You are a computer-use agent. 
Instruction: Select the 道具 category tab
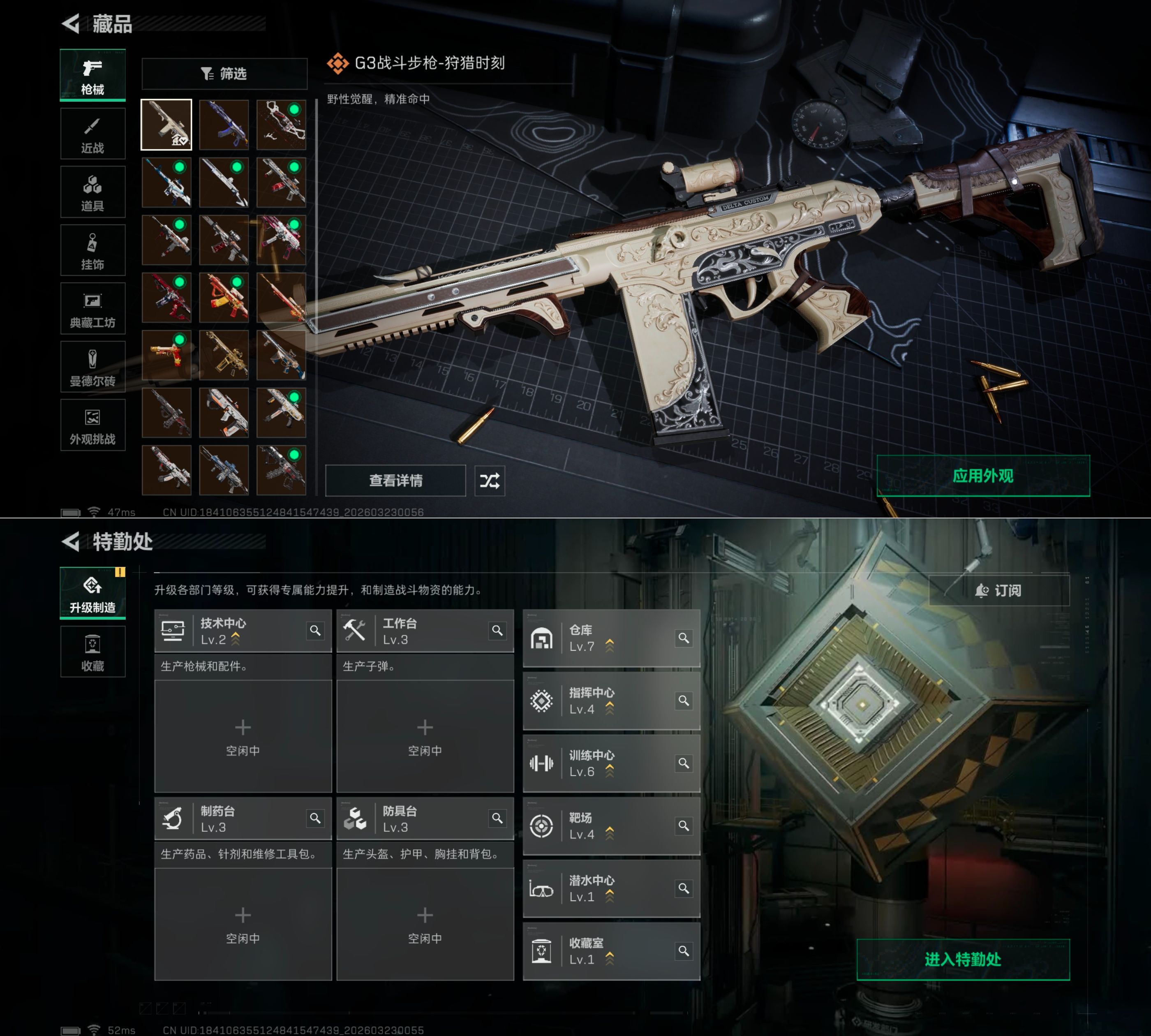(93, 192)
